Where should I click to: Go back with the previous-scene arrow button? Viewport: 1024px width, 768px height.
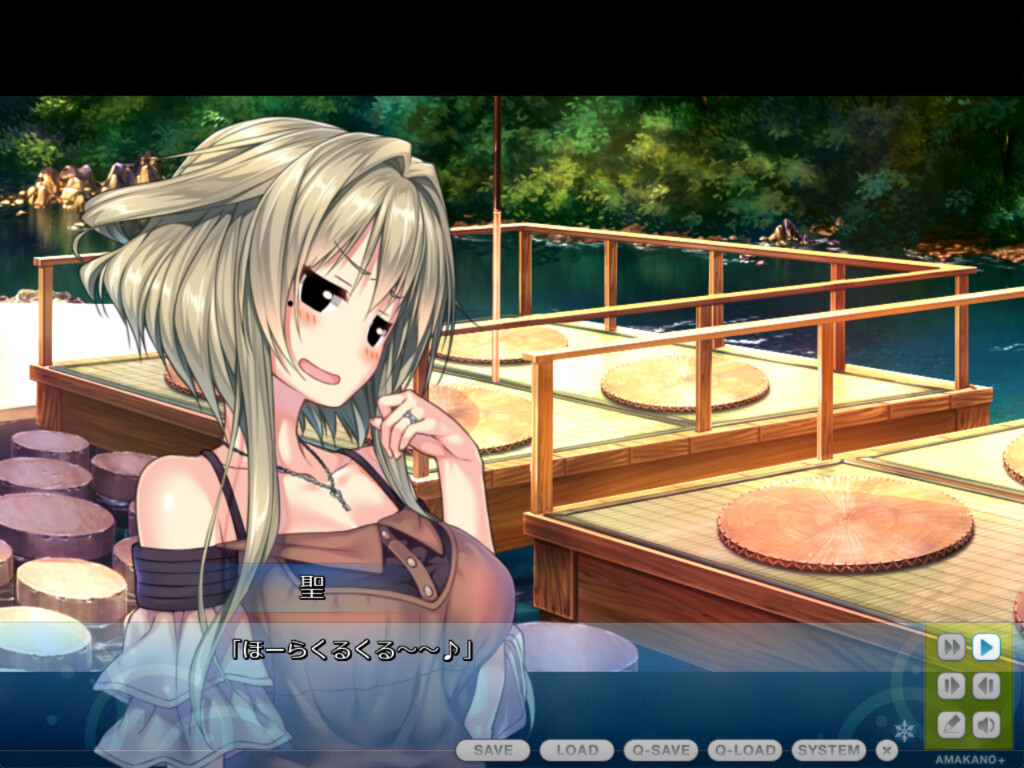[986, 686]
